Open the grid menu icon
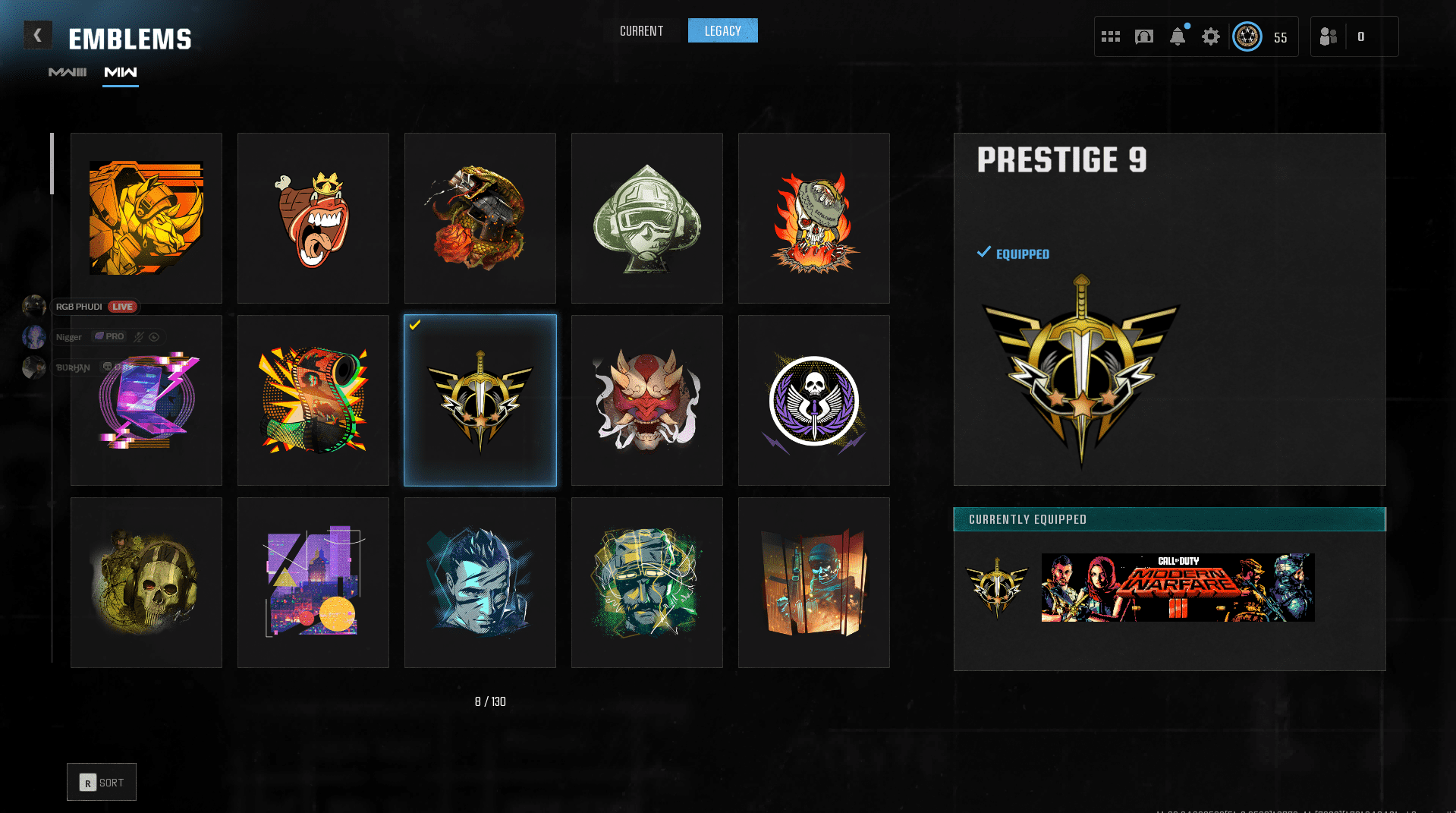 point(1111,36)
